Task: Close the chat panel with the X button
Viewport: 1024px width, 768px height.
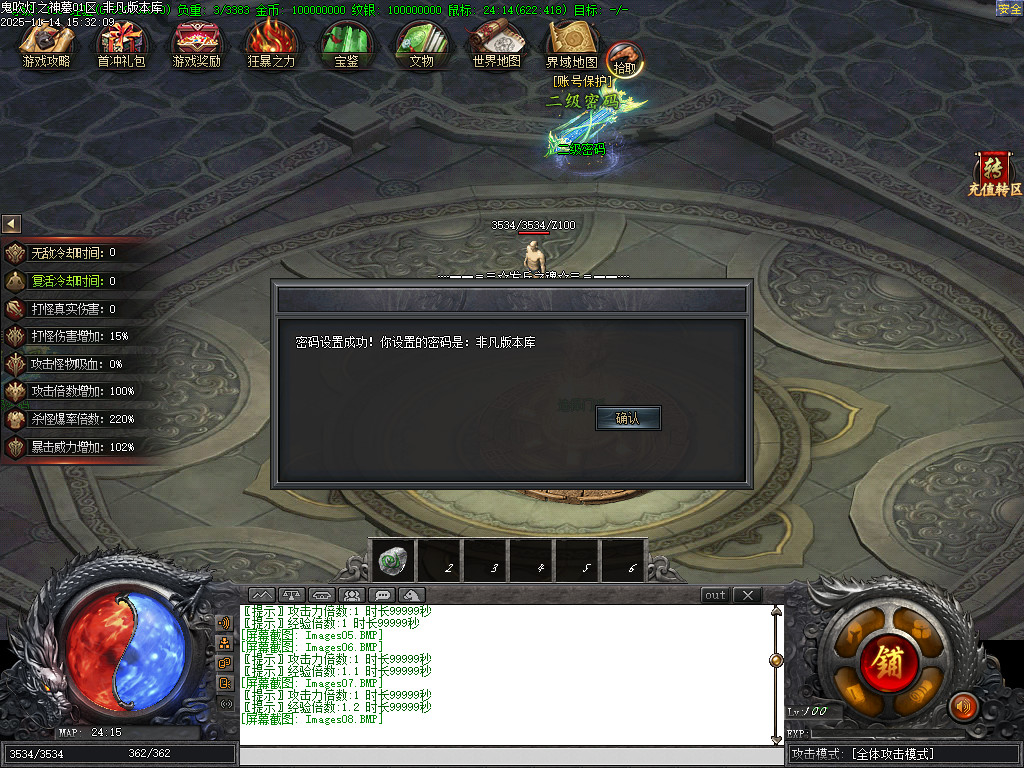Action: [x=747, y=595]
